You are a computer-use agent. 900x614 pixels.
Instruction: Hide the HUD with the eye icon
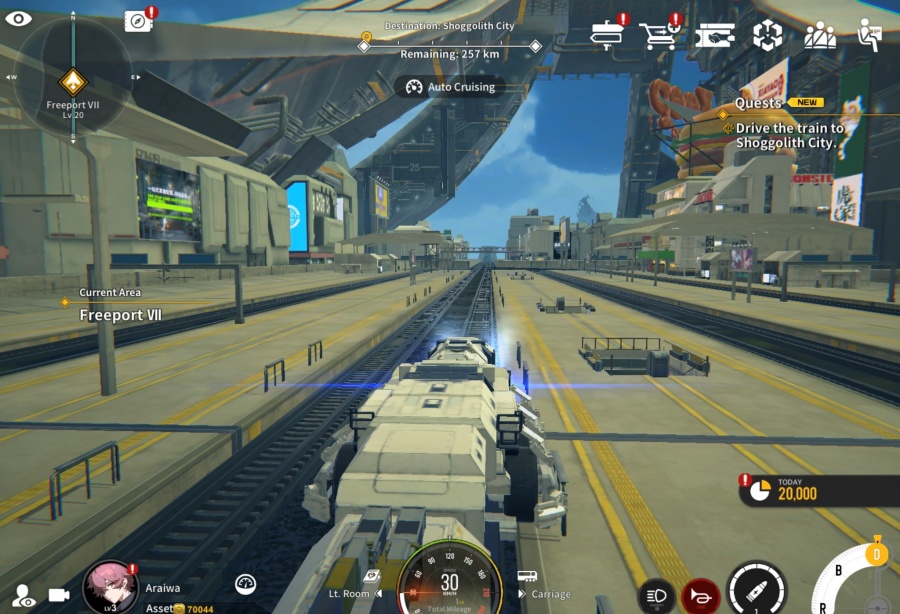pyautogui.click(x=18, y=18)
